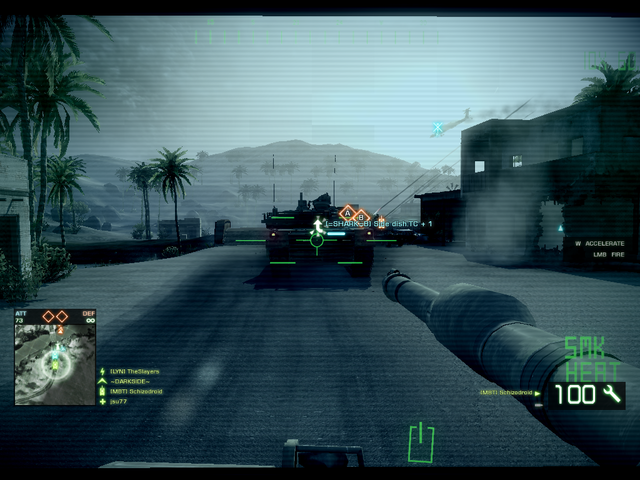Screen dimensions: 640x480
Task: Select the HEAT shell indicator
Action: [588, 368]
